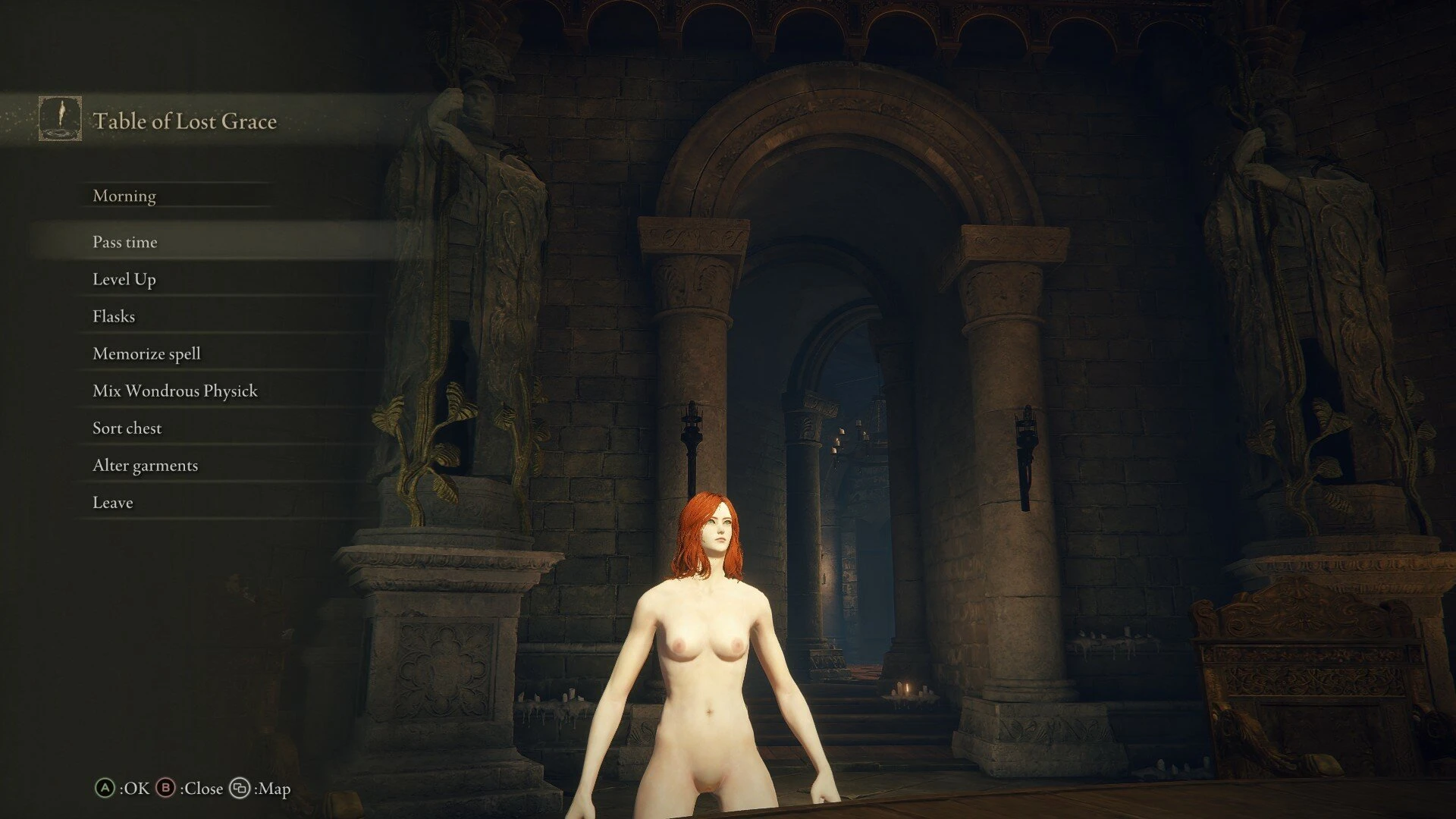Open the Sort chest option
This screenshot has width=1456, height=819.
tap(127, 428)
